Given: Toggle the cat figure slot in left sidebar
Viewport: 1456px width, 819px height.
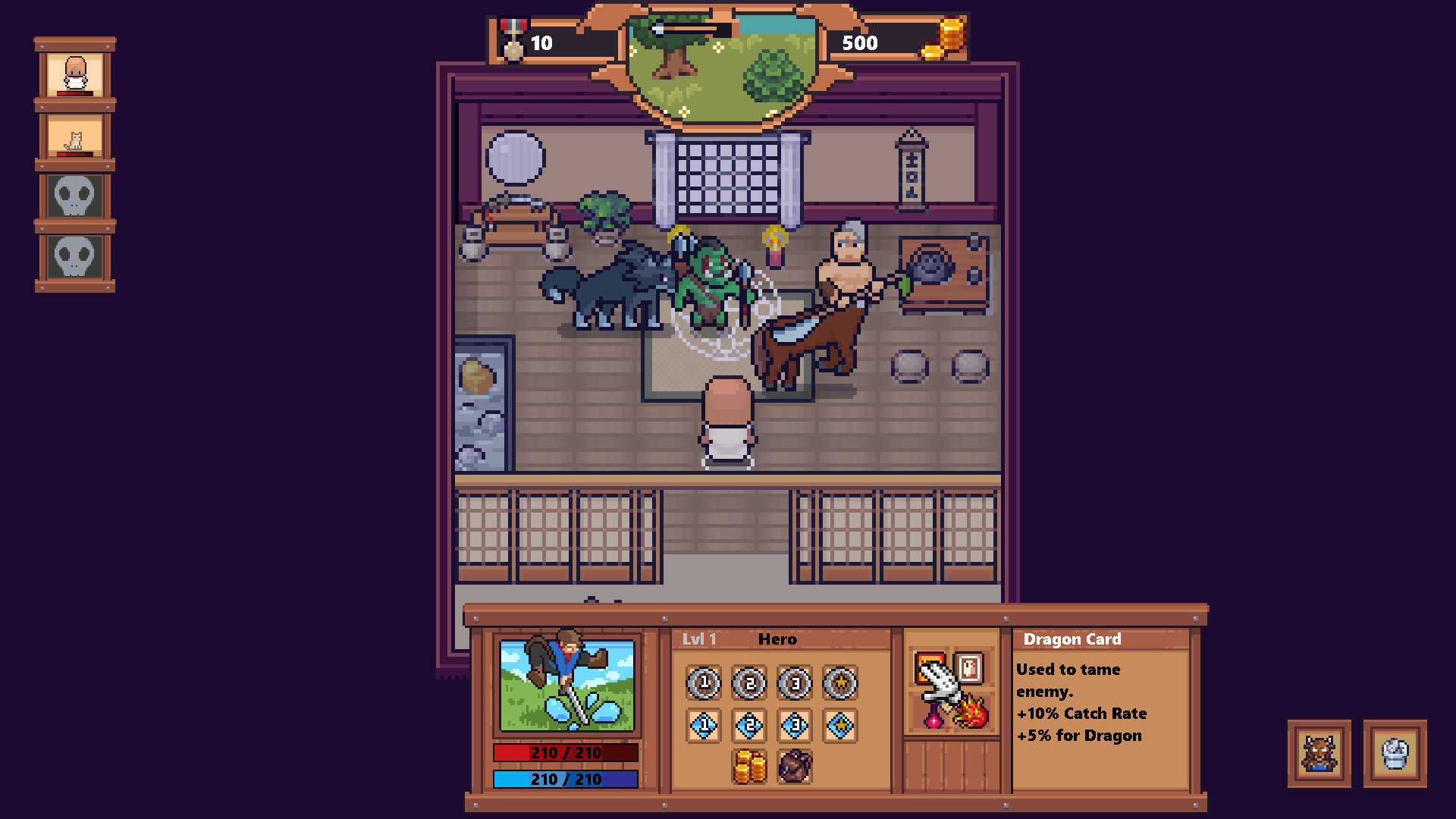Looking at the screenshot, I should click(x=74, y=136).
